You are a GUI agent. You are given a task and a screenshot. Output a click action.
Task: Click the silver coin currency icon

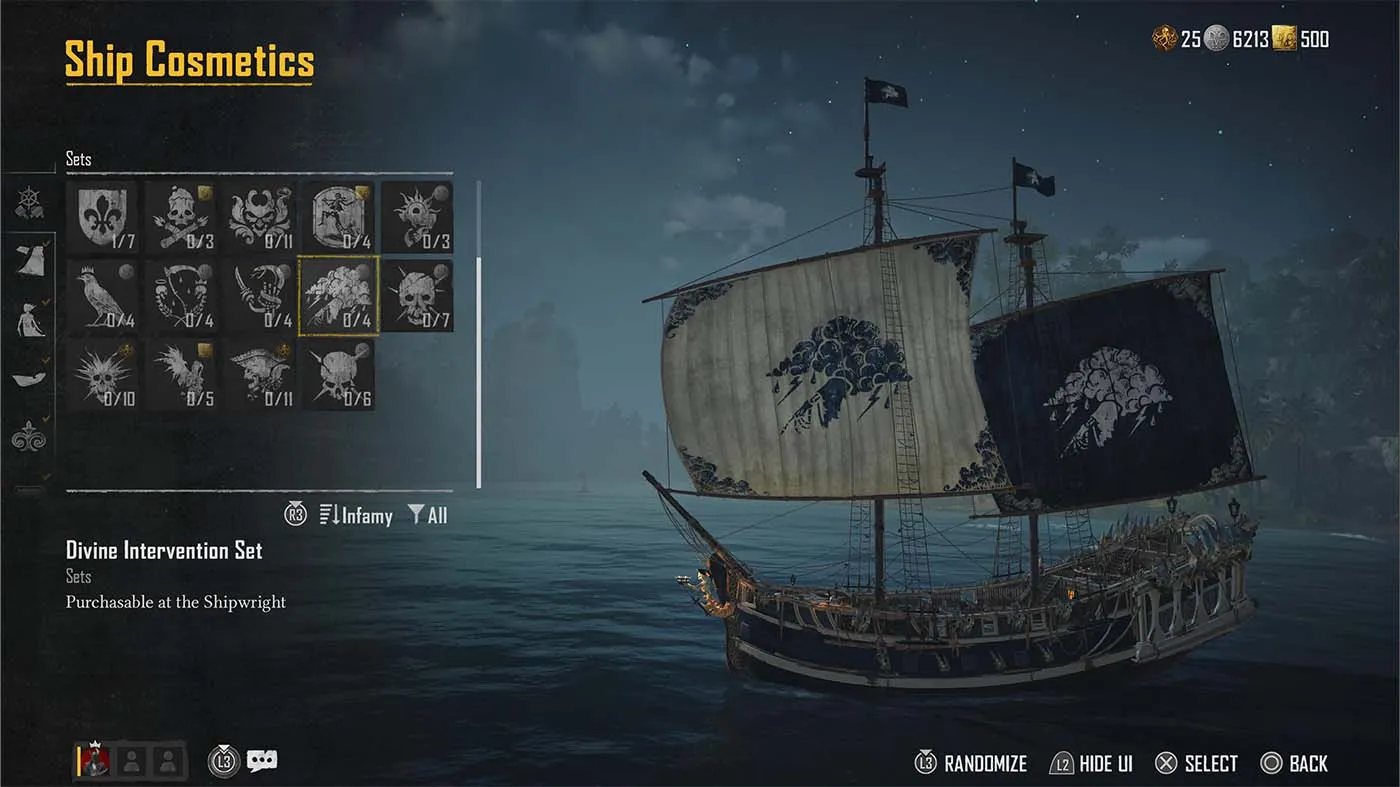pyautogui.click(x=1216, y=39)
